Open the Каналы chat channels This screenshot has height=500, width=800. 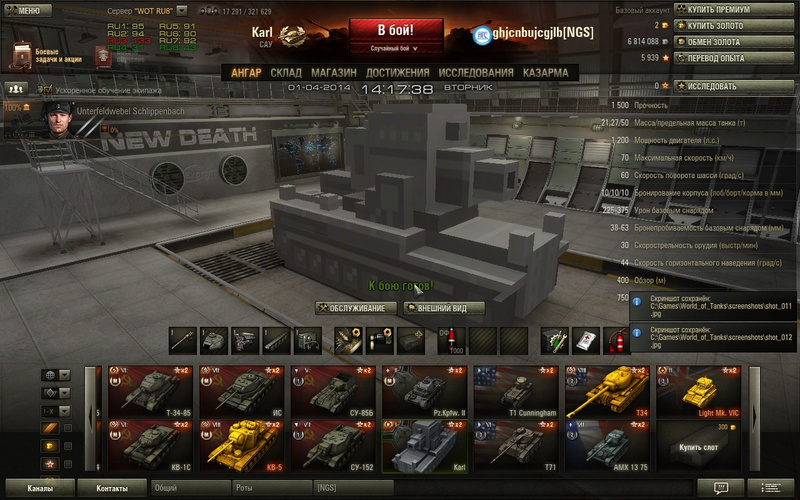pos(40,488)
